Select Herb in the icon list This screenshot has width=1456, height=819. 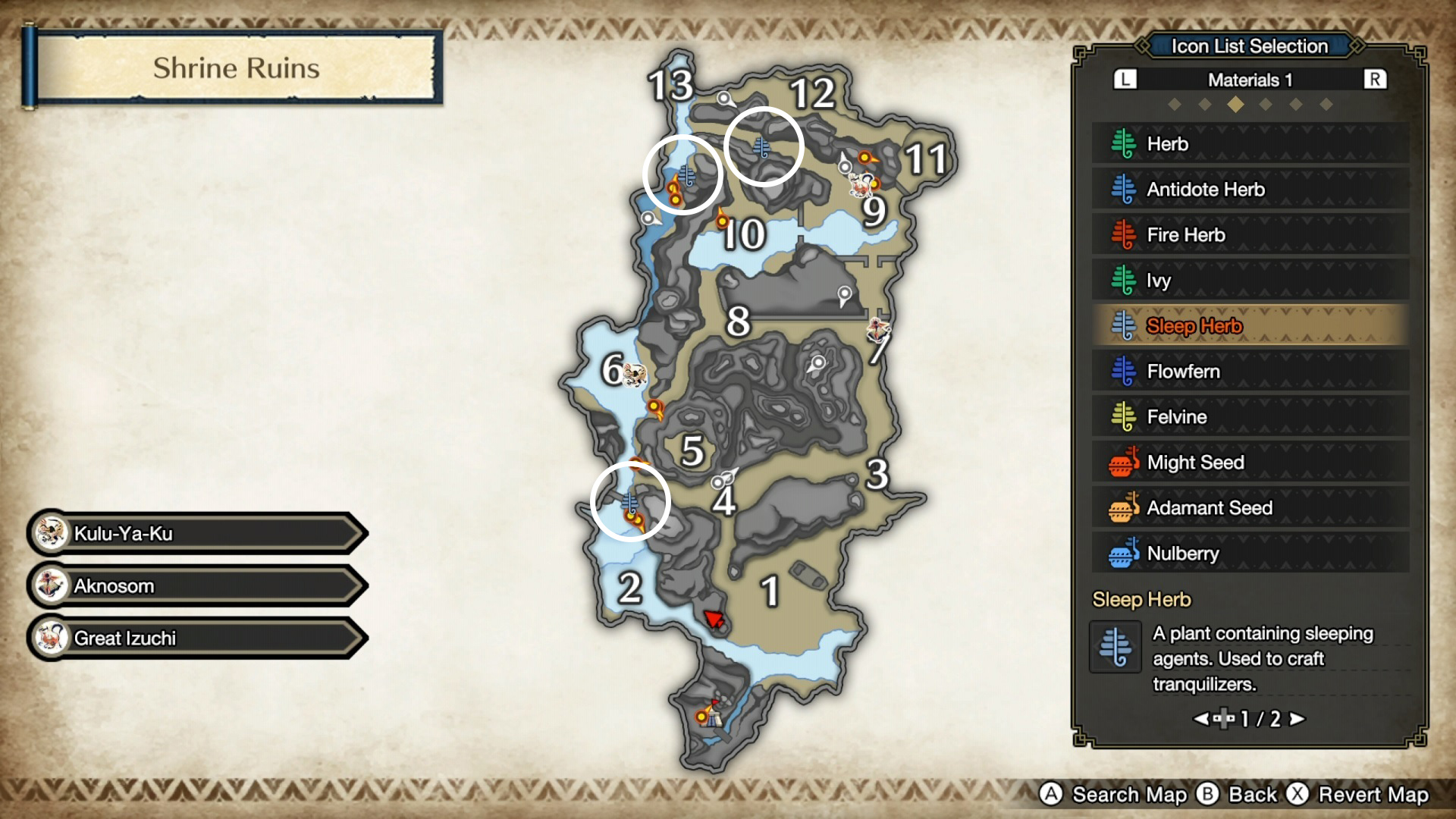pyautogui.click(x=1250, y=144)
